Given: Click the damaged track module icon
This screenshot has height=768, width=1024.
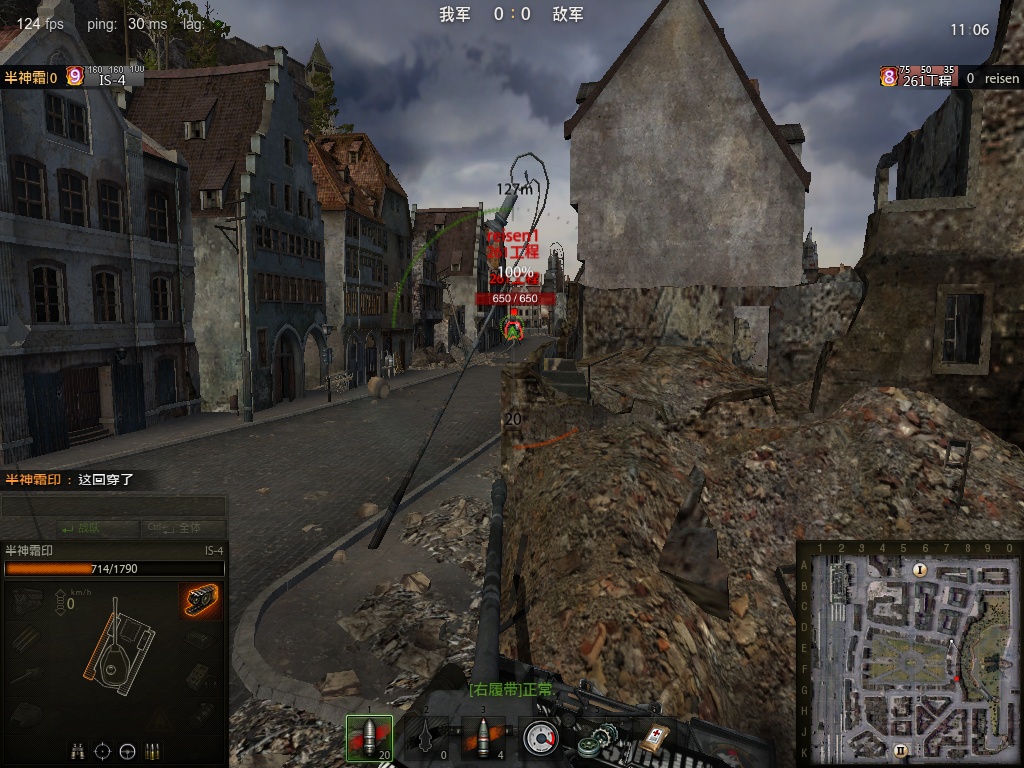Looking at the screenshot, I should pyautogui.click(x=200, y=599).
